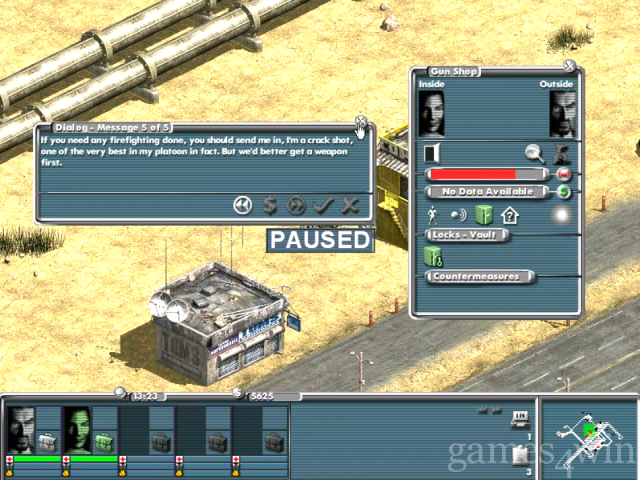This screenshot has width=640, height=480.
Task: Go back to the previous dialog message
Action: tap(242, 206)
